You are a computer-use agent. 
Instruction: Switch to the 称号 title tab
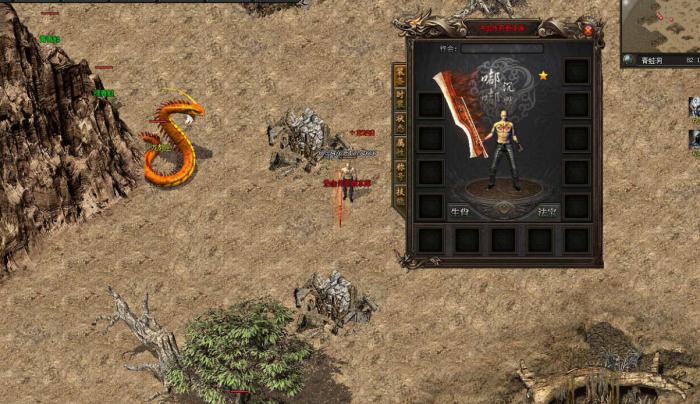[400, 172]
